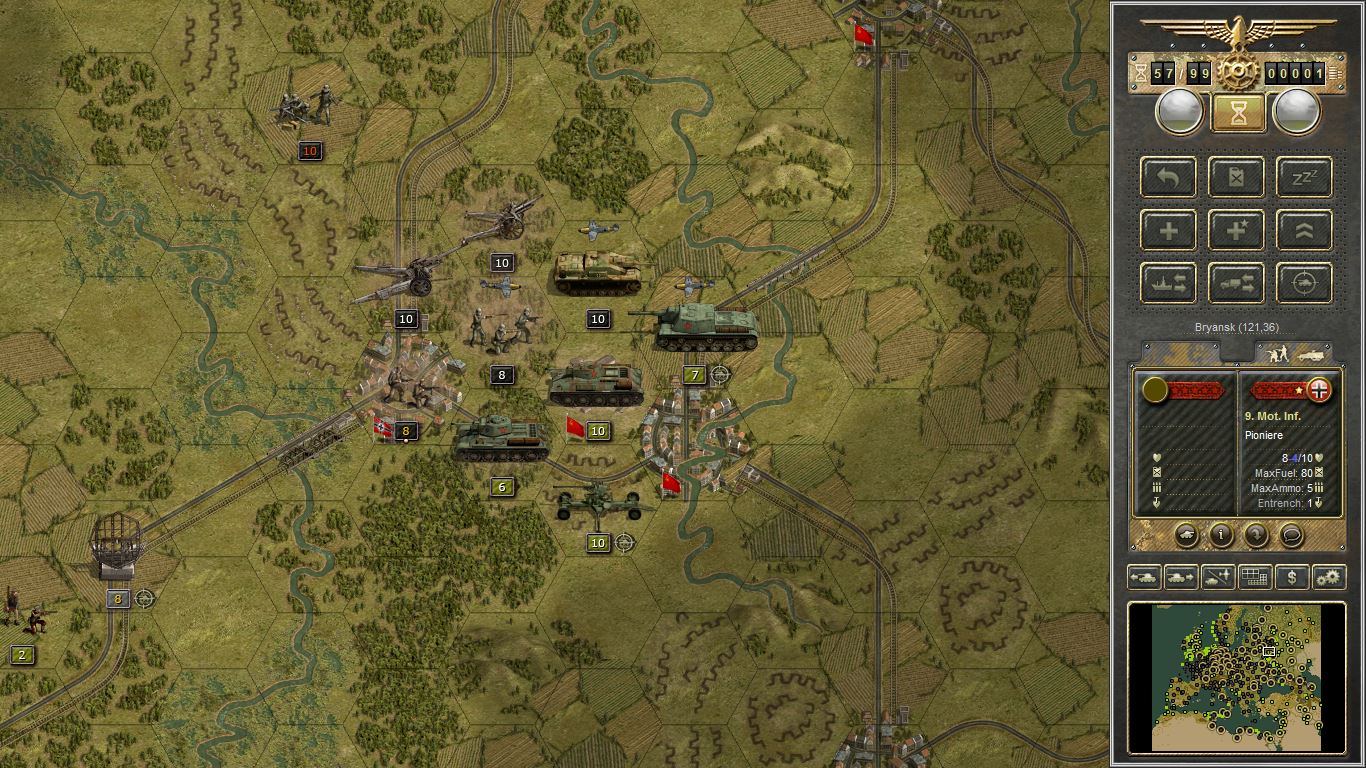The width and height of the screenshot is (1366, 768).
Task: Open the strategic map overview
Action: (1255, 577)
